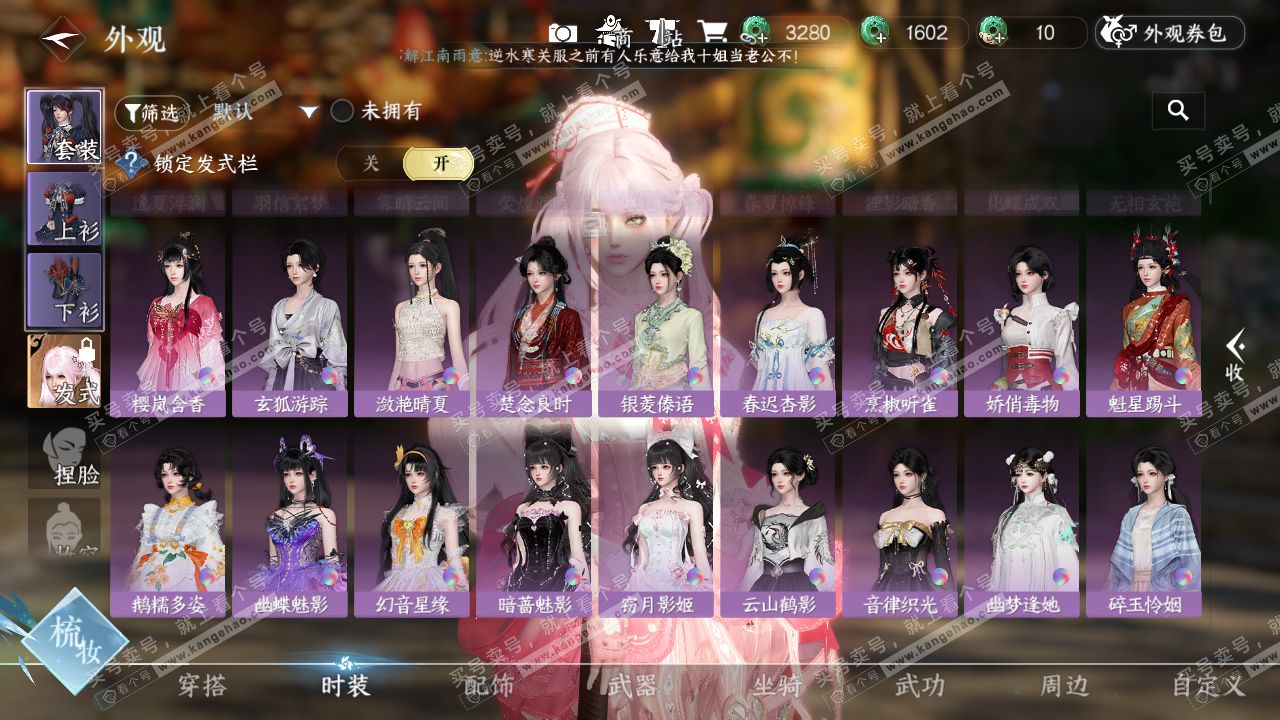Open the 发式 hairstyle category
Screen dimensions: 1280x720
point(64,371)
